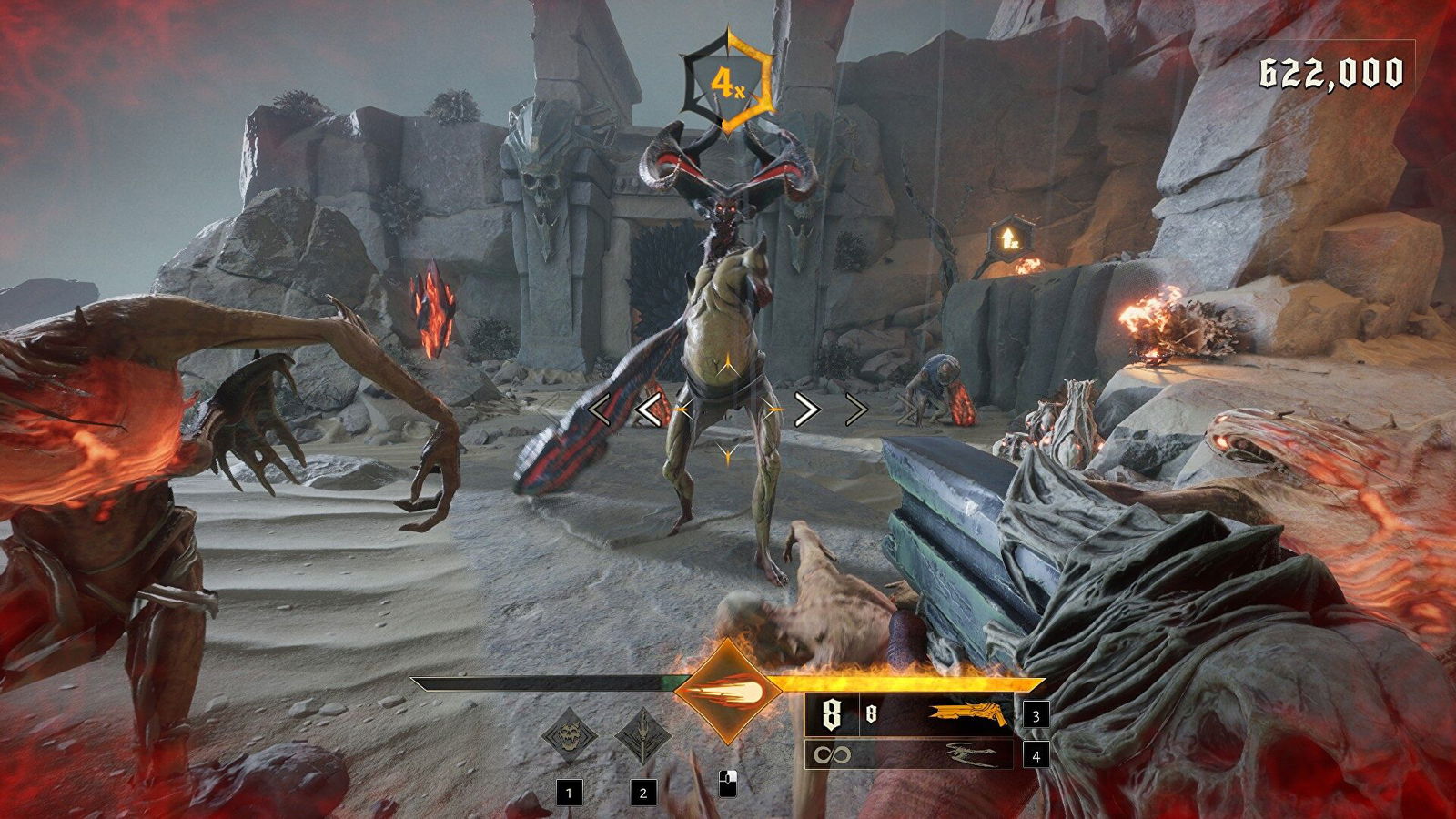Click the left outer rhythm chevron of the crosshair
Image resolution: width=1456 pixels, height=819 pixels.
(x=600, y=409)
